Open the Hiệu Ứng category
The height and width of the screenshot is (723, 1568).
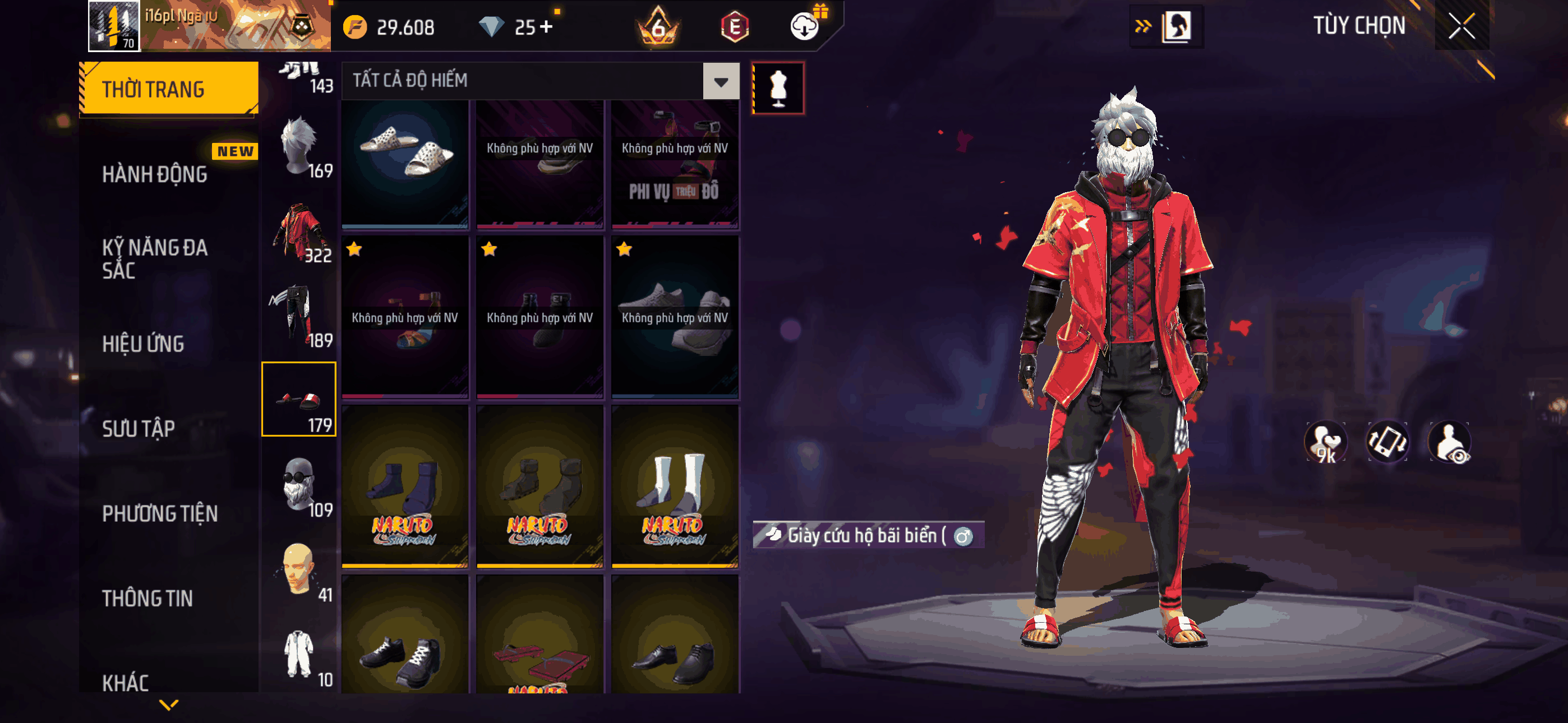click(143, 344)
